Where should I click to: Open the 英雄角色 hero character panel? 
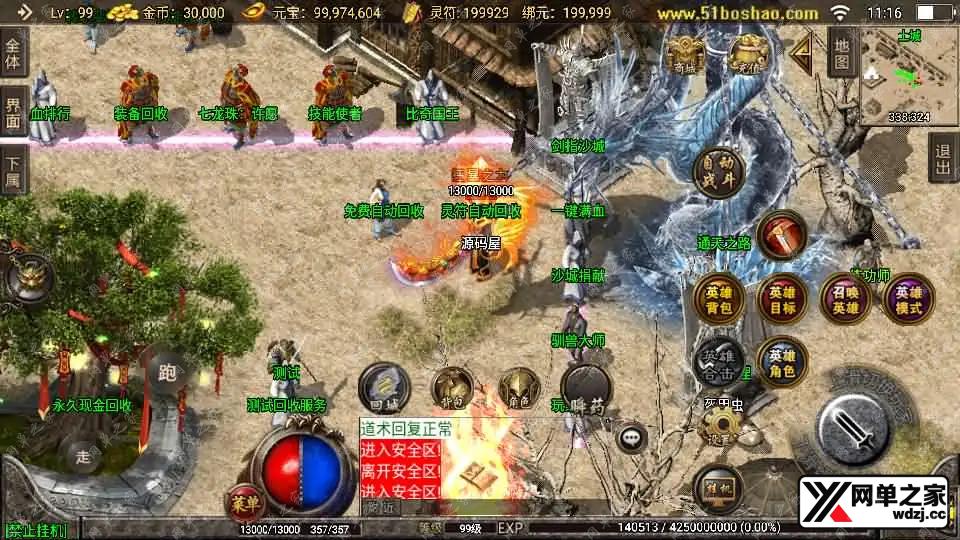point(782,362)
